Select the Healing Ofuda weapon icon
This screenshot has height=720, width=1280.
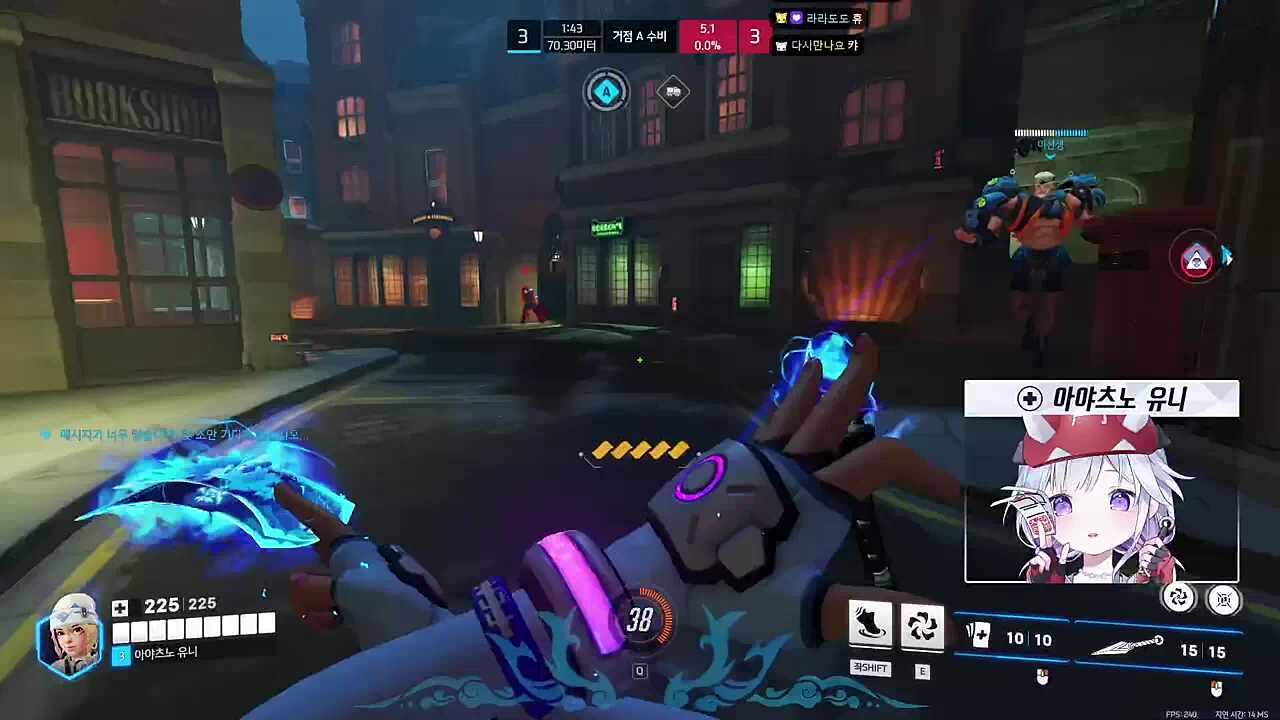click(977, 636)
